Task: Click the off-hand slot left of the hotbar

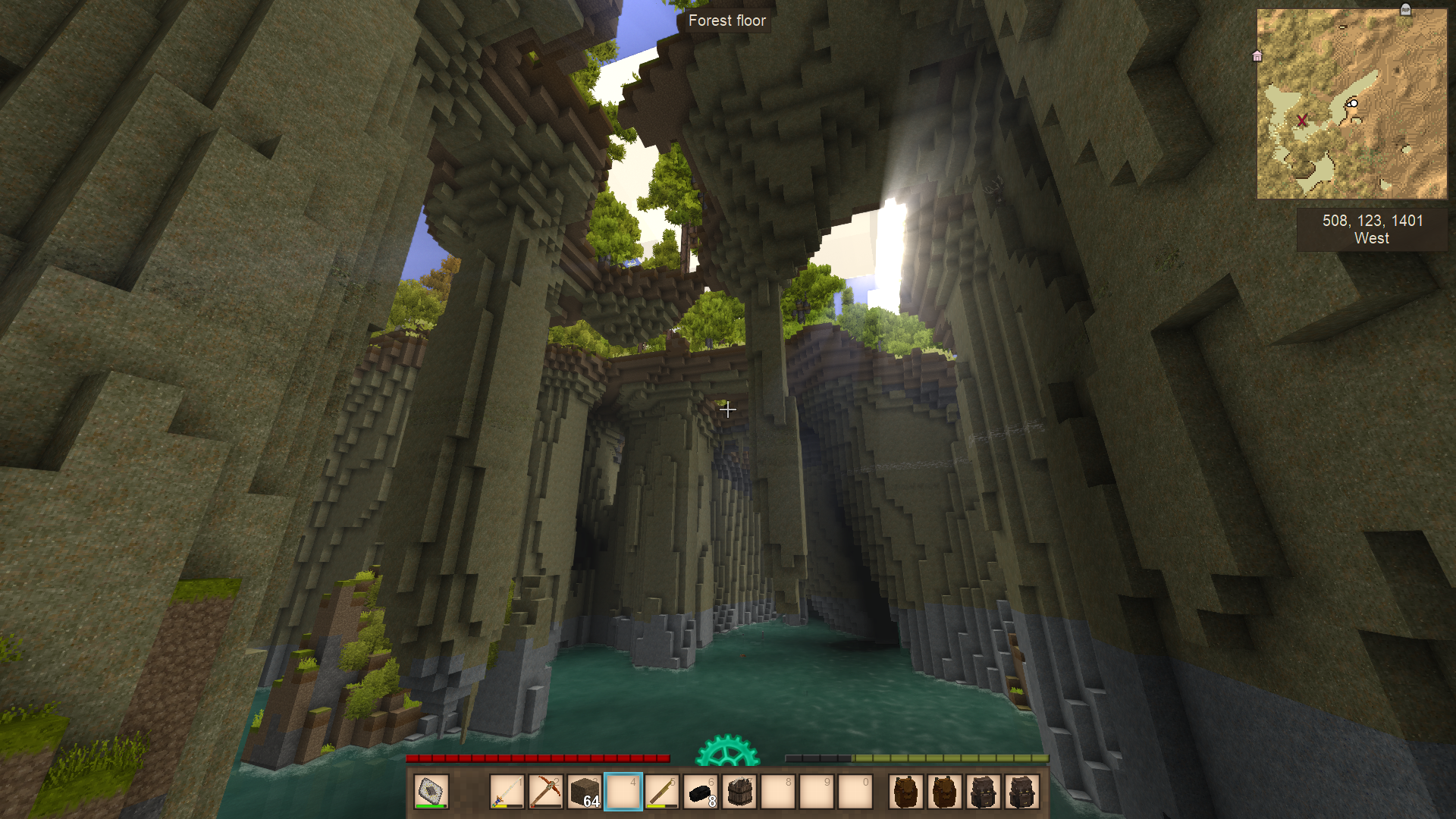Action: point(431,792)
